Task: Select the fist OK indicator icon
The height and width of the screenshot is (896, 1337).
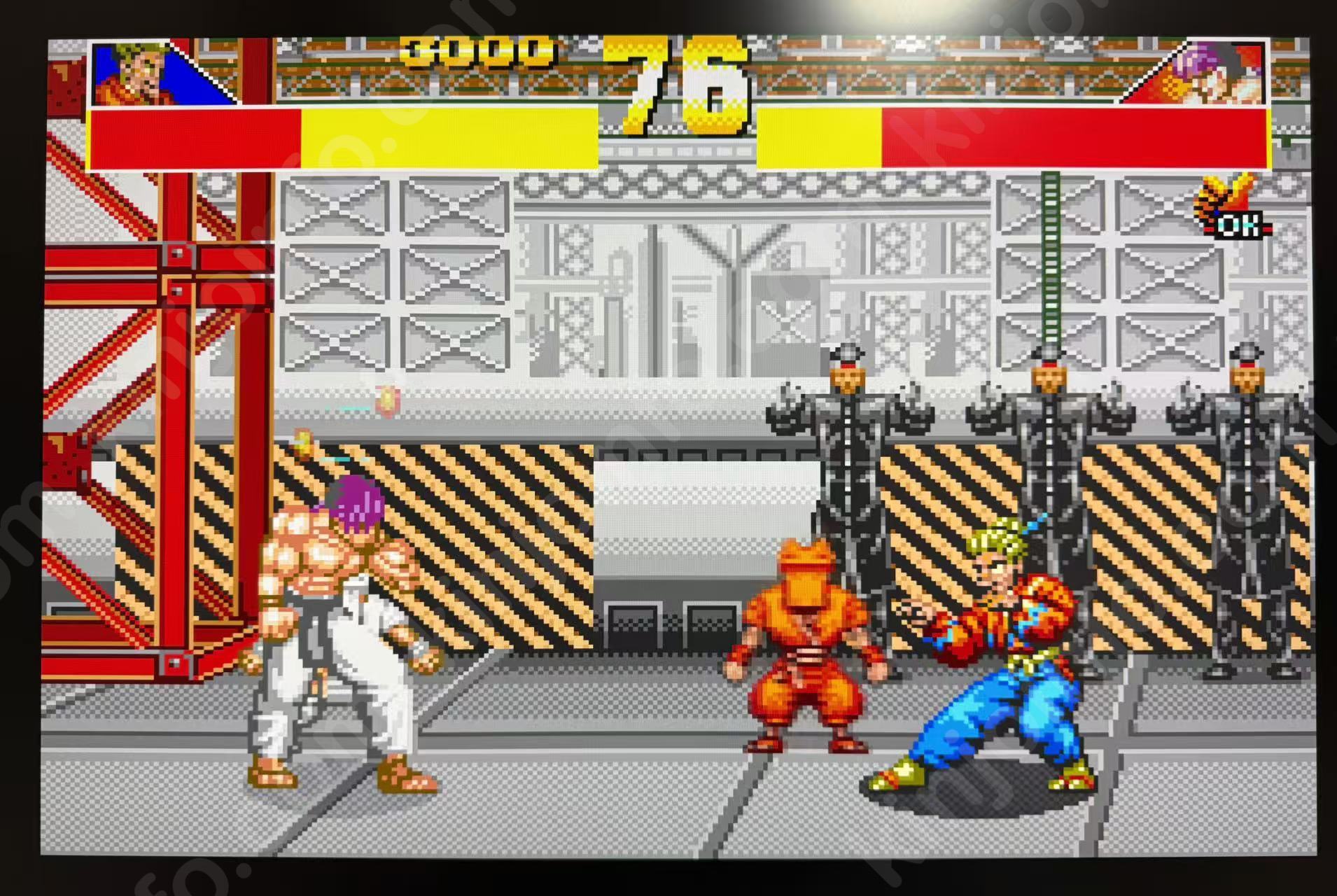Action: 1231,208
